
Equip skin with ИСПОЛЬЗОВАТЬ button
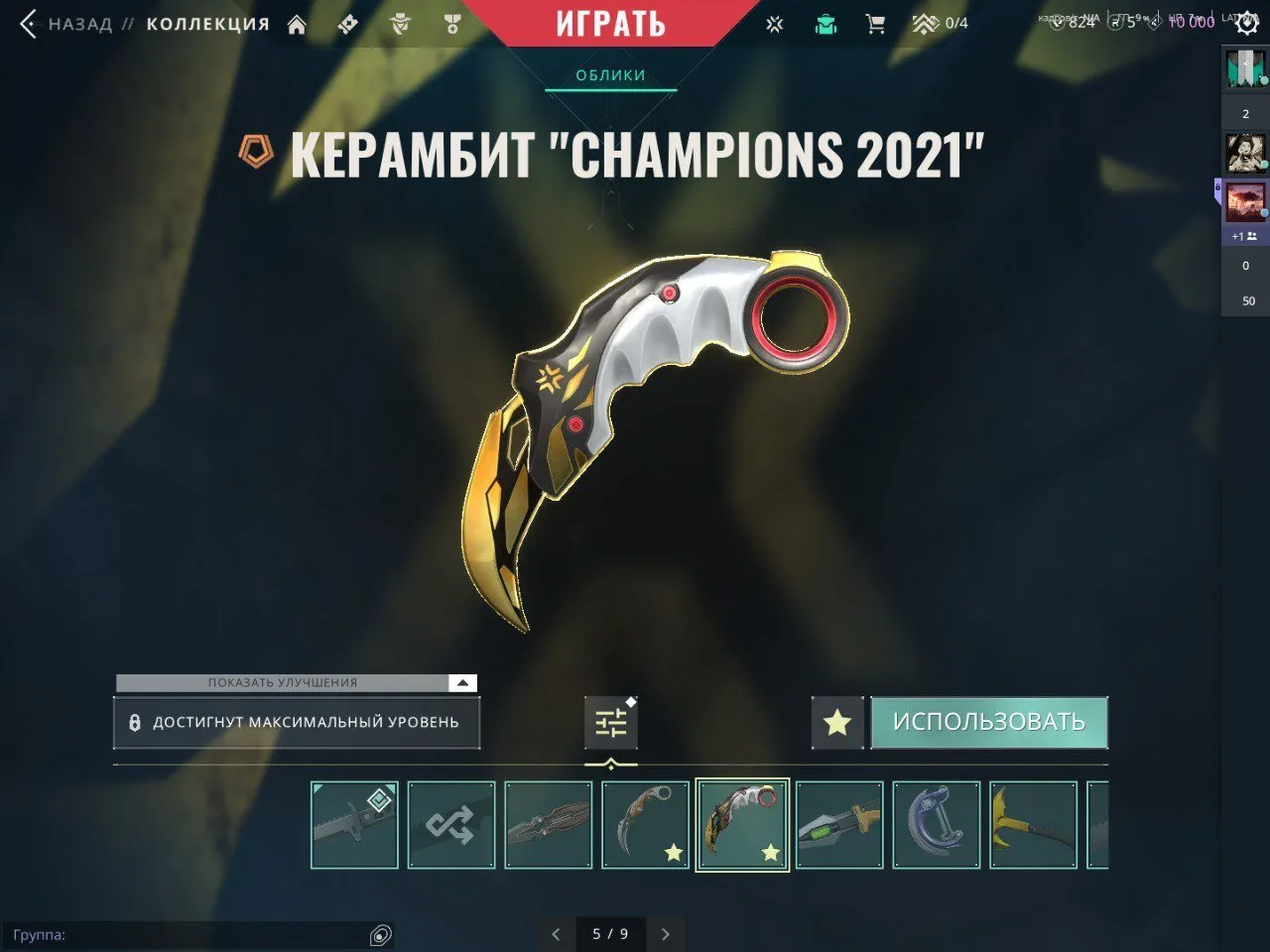pos(989,722)
